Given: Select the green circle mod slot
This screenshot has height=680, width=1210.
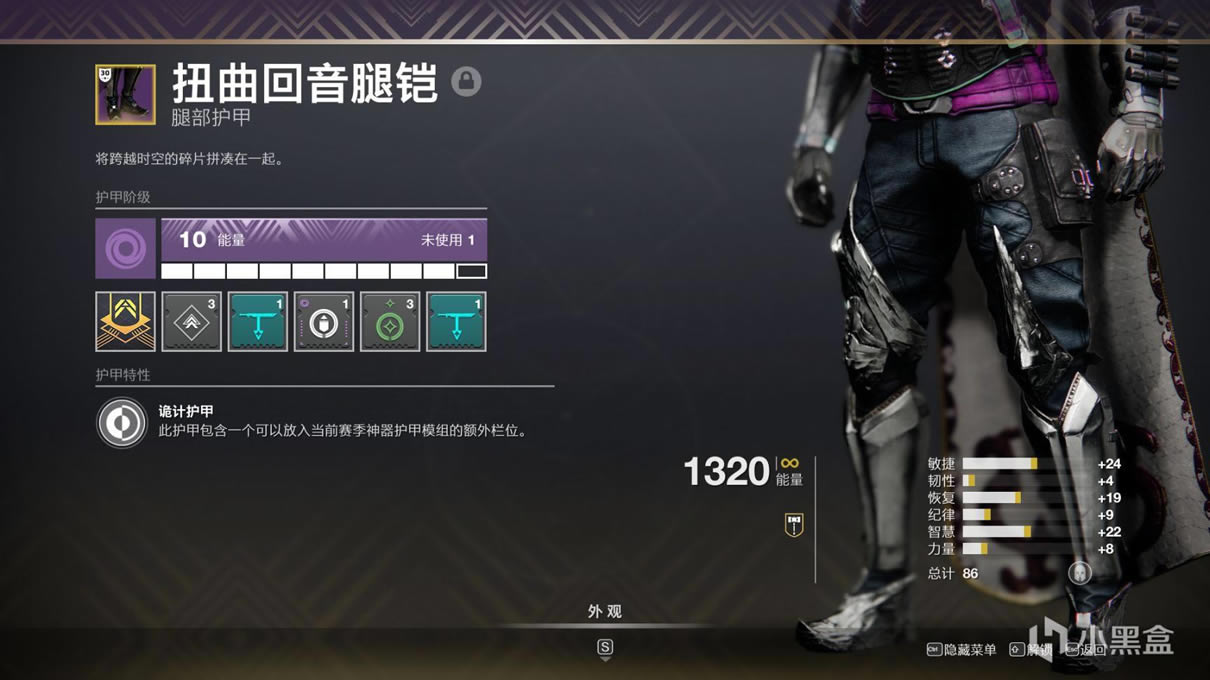Looking at the screenshot, I should click(390, 321).
